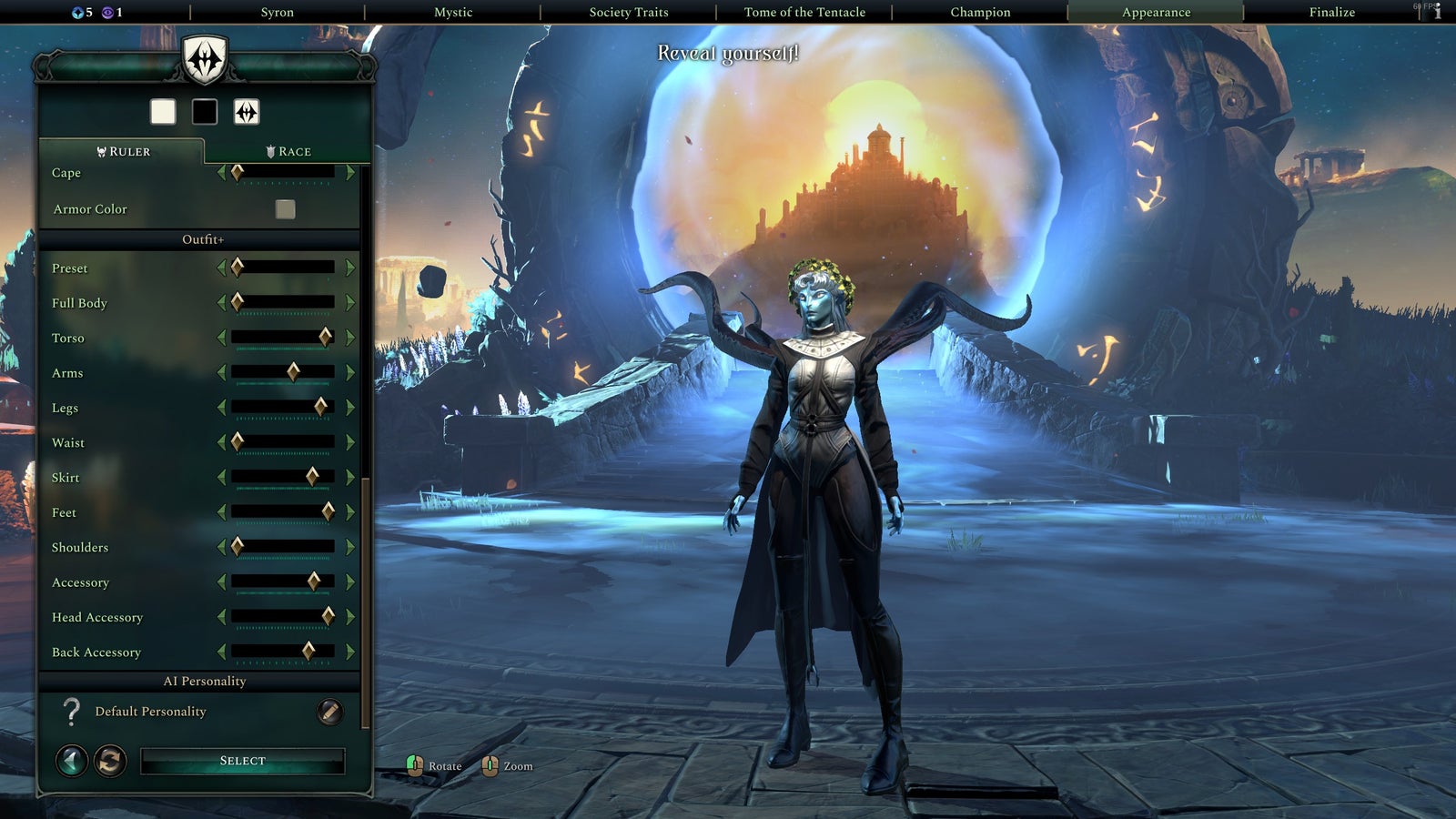Collapse the Outfit+ section header
1456x819 pixels.
tap(202, 238)
